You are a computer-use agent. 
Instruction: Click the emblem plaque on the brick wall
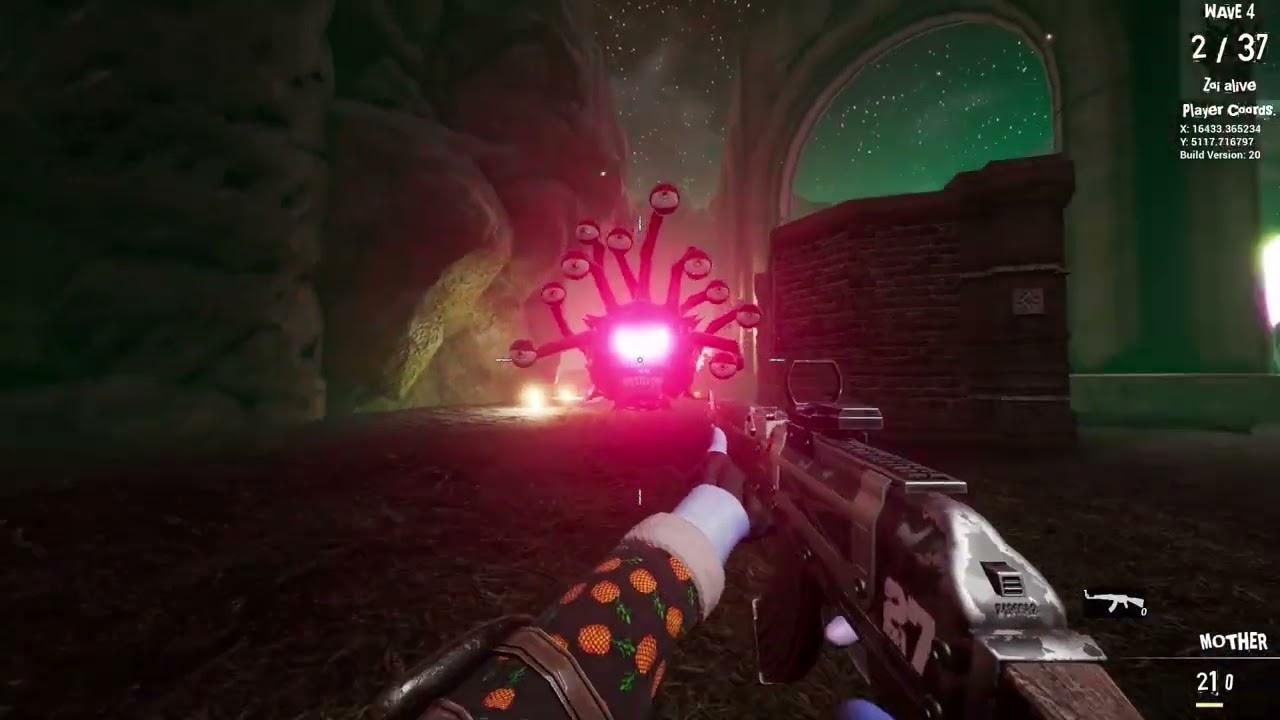pyautogui.click(x=1026, y=300)
